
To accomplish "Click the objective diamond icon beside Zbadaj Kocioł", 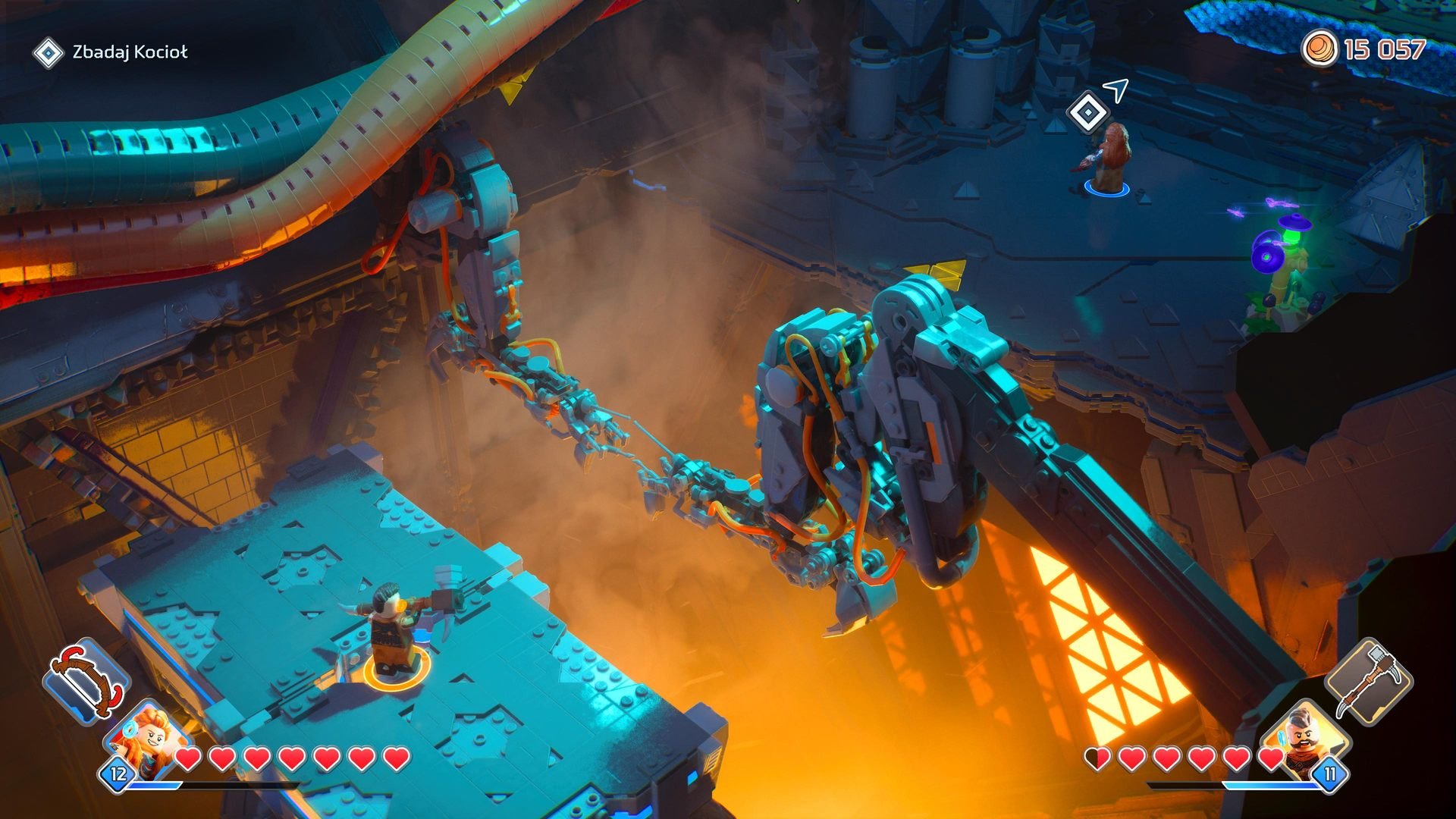I will [49, 53].
